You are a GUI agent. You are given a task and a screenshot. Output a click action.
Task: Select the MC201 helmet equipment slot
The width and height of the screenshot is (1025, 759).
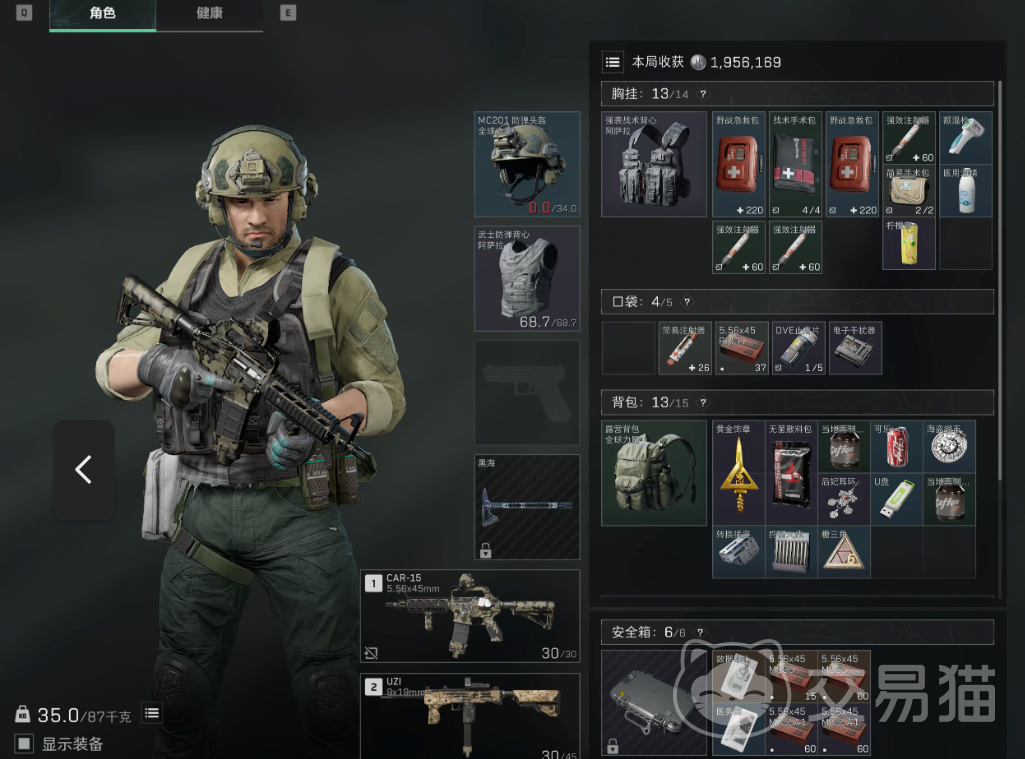(x=527, y=164)
